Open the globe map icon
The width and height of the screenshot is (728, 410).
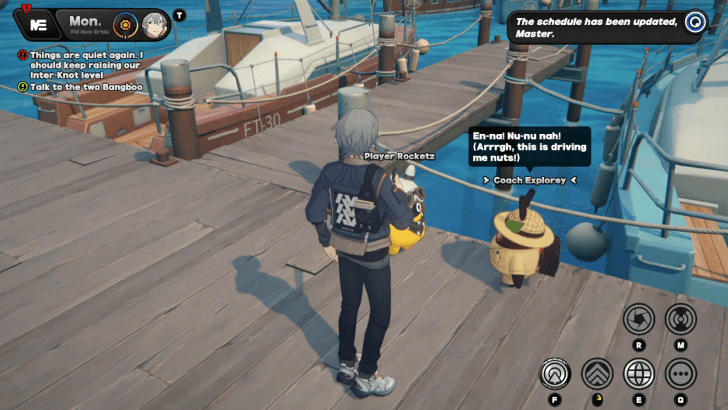(639, 374)
